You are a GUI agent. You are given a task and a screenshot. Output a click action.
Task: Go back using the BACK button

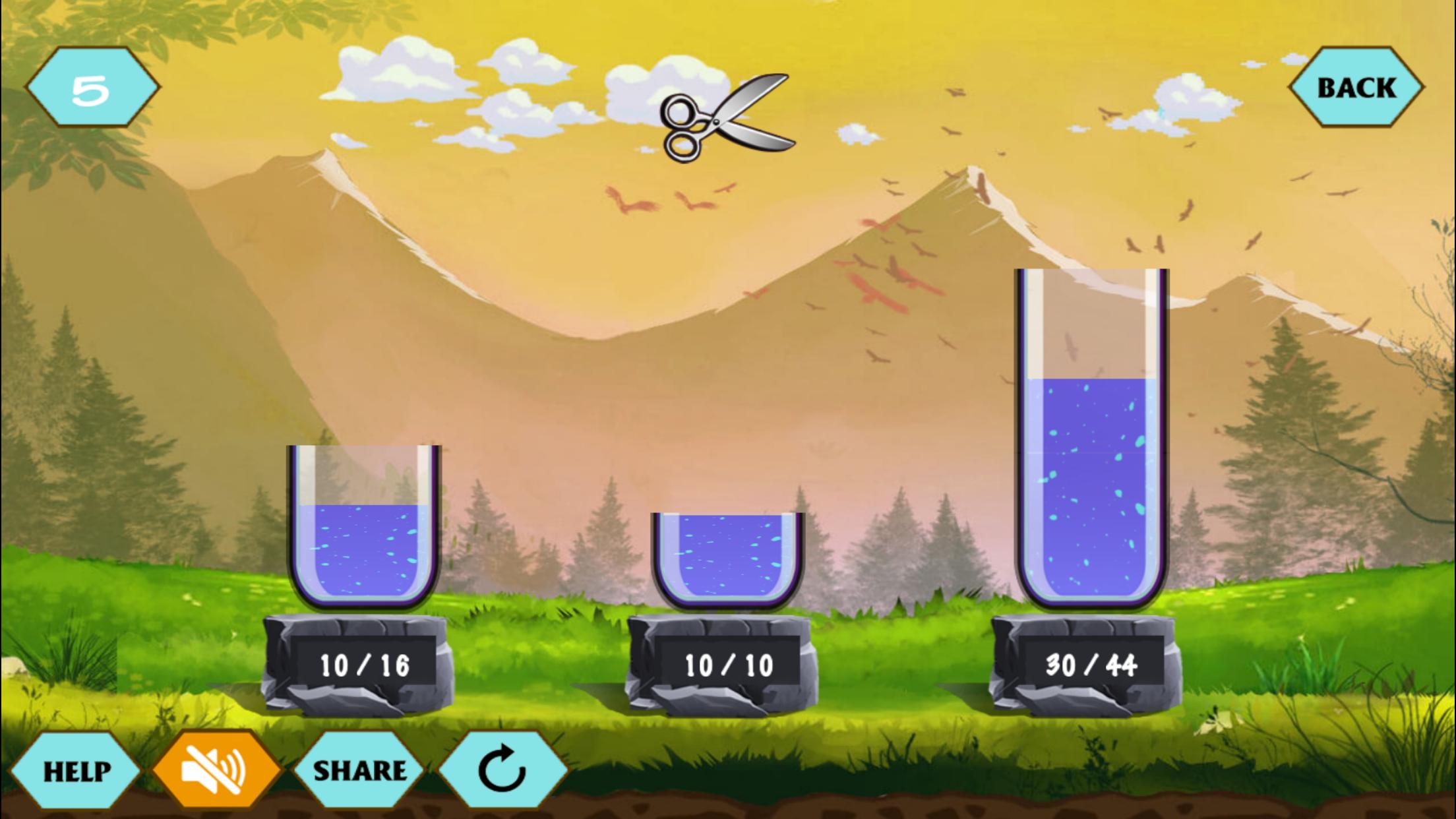1356,87
